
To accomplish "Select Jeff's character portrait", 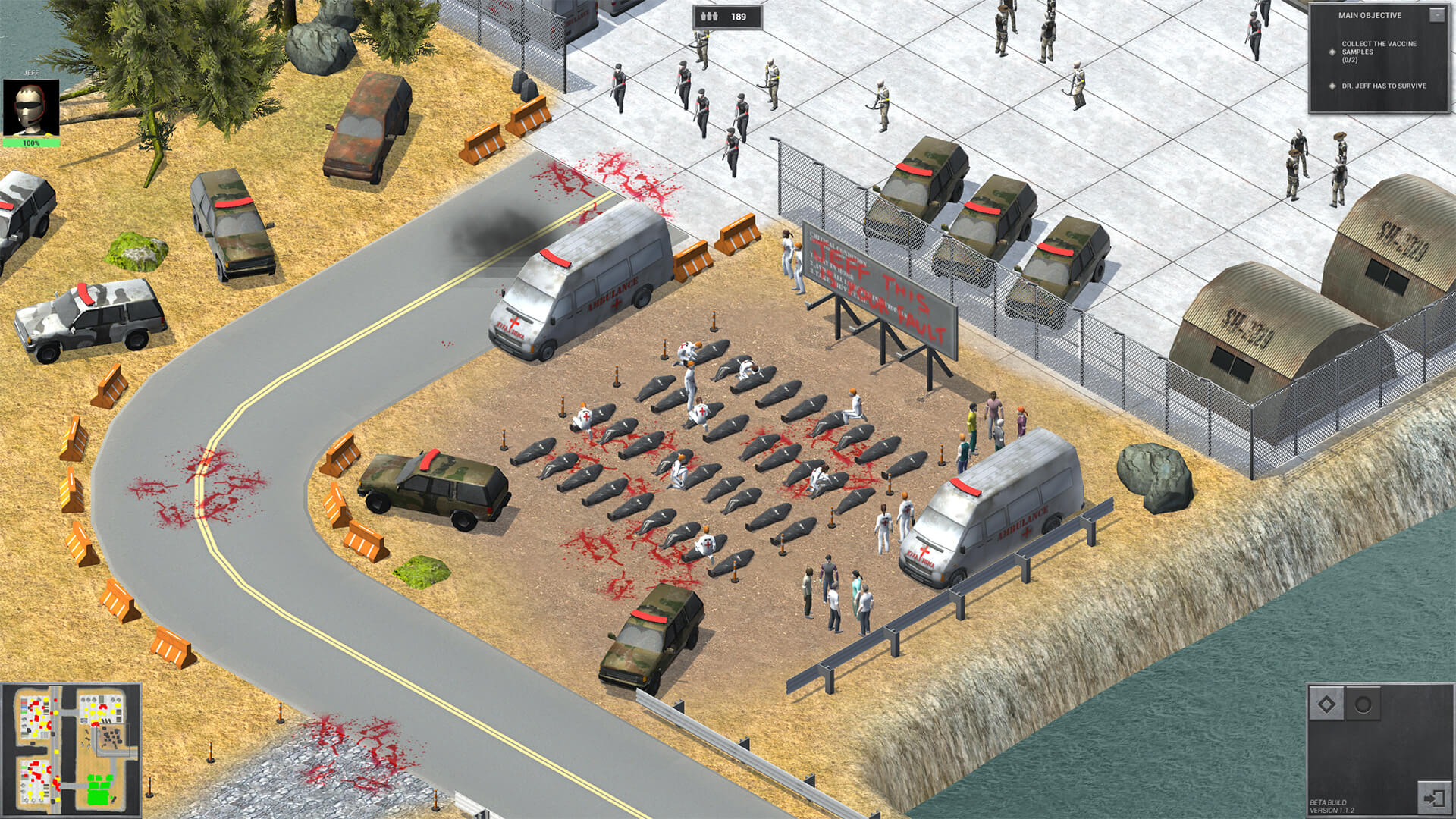I will point(31,108).
